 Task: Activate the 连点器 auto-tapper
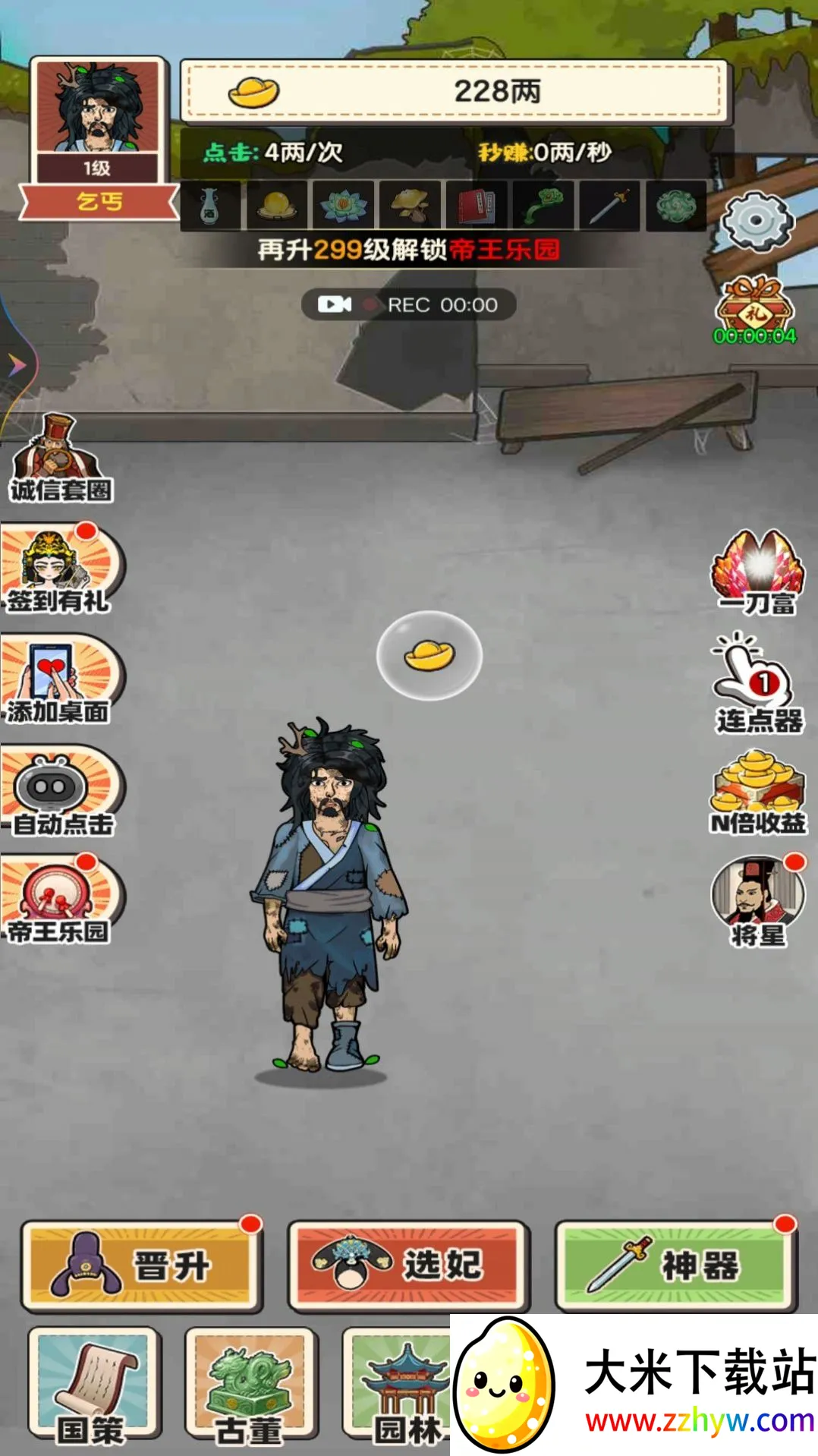click(758, 684)
